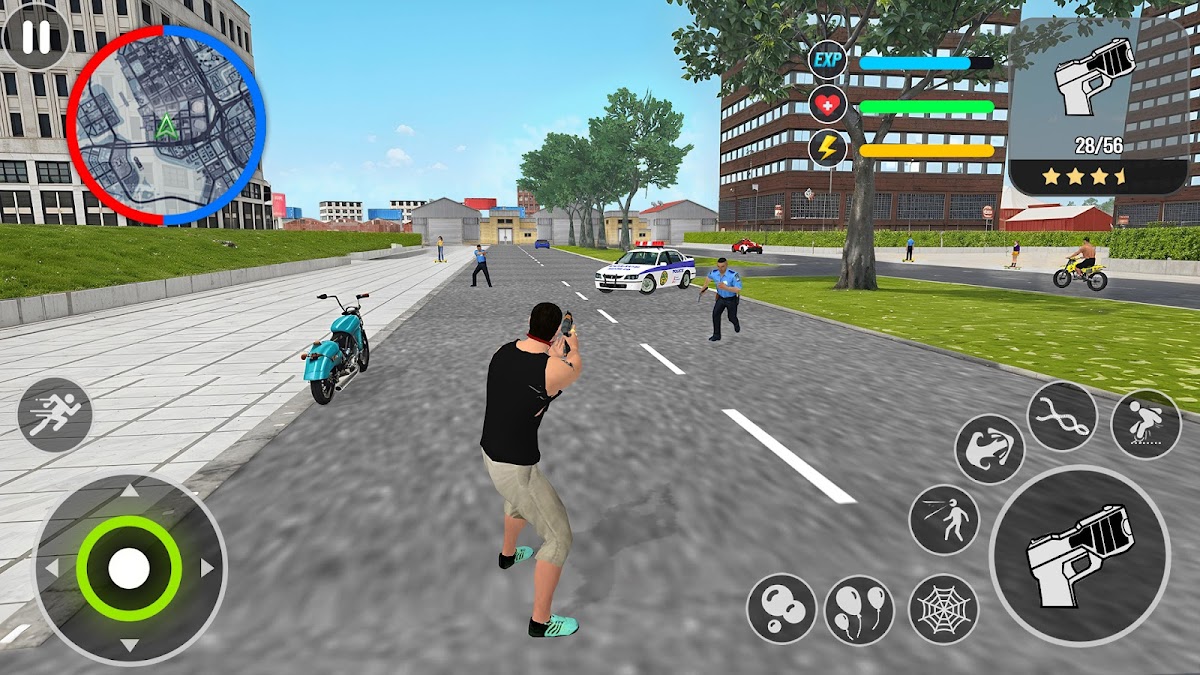Tap the sprint running-man button

[54, 415]
